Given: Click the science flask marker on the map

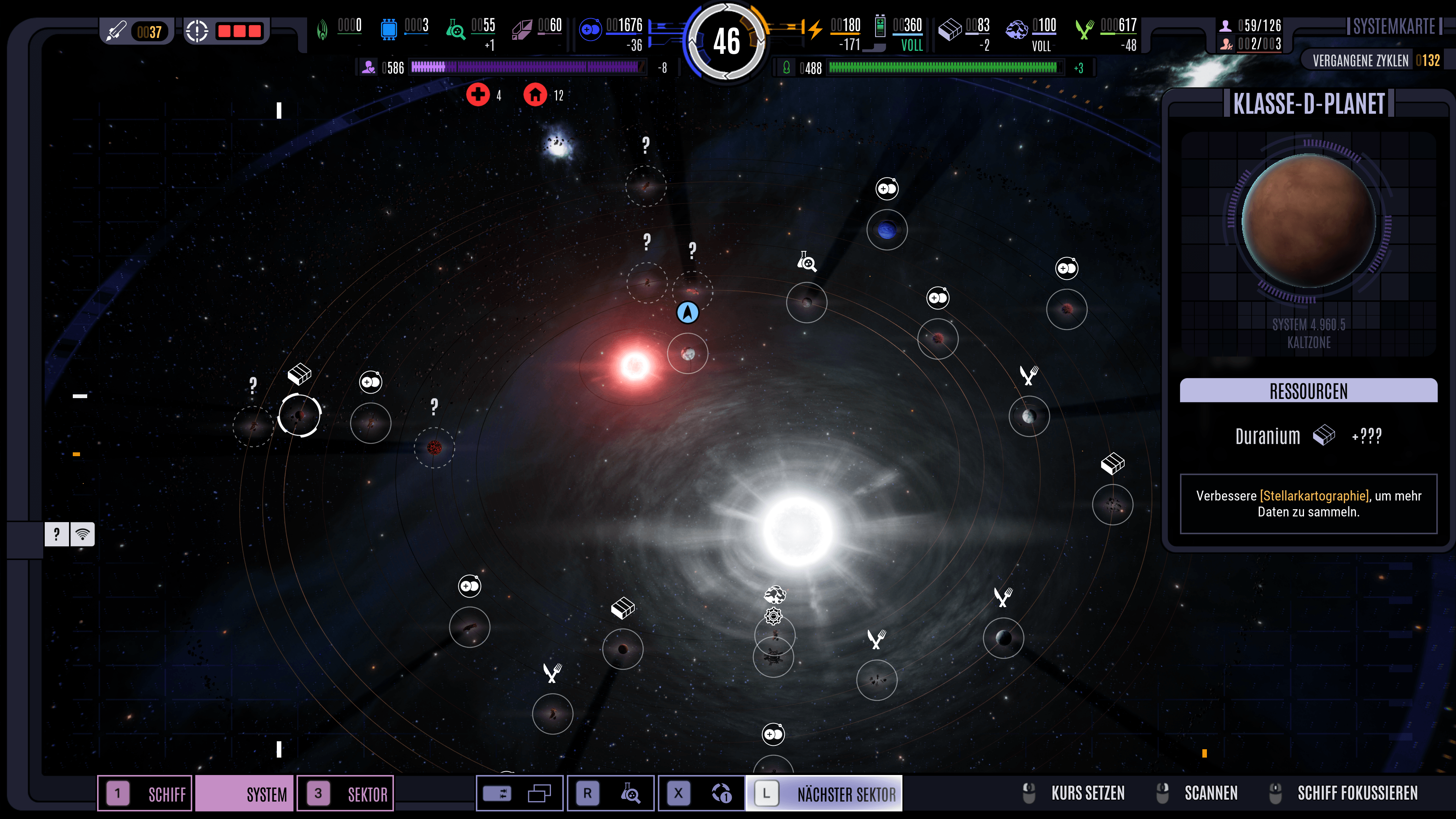Looking at the screenshot, I should 806,262.
